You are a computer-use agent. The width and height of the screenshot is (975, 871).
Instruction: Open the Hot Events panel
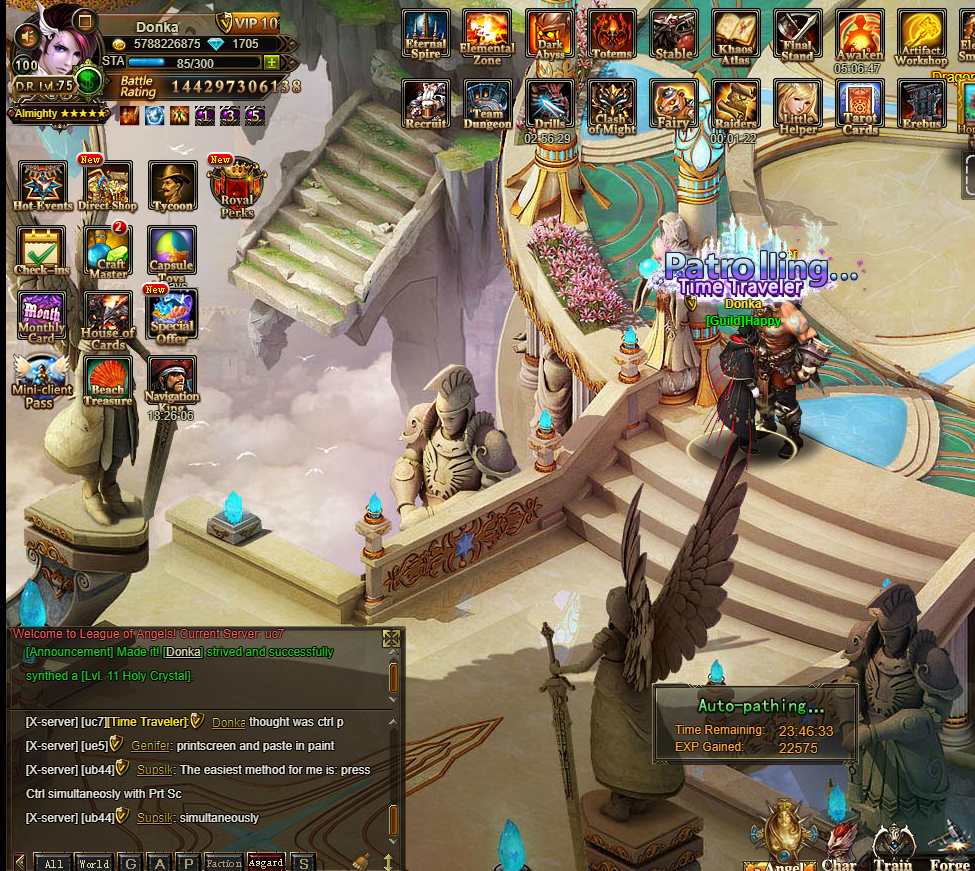pos(42,185)
